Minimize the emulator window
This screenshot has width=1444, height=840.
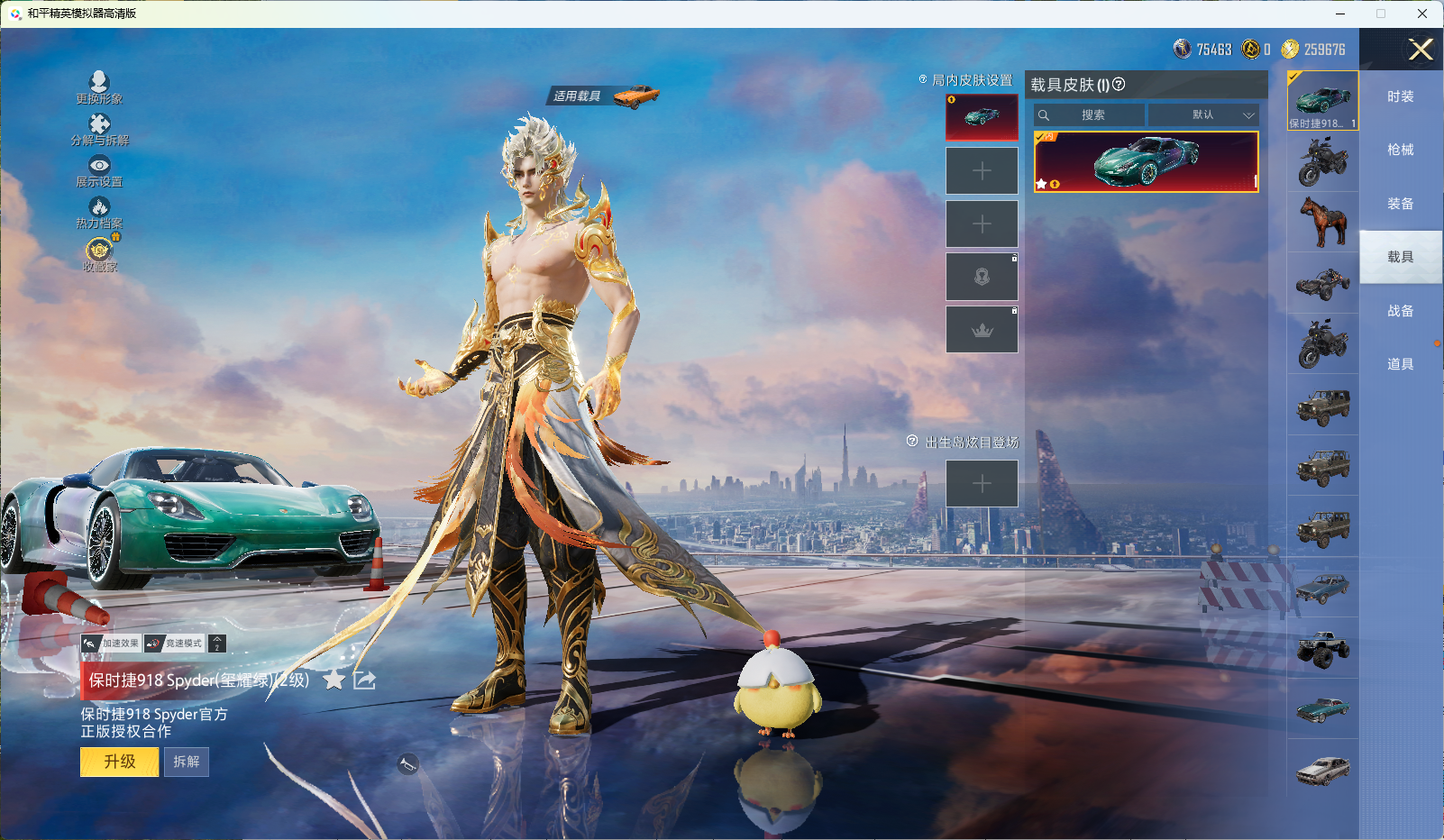[x=1340, y=14]
